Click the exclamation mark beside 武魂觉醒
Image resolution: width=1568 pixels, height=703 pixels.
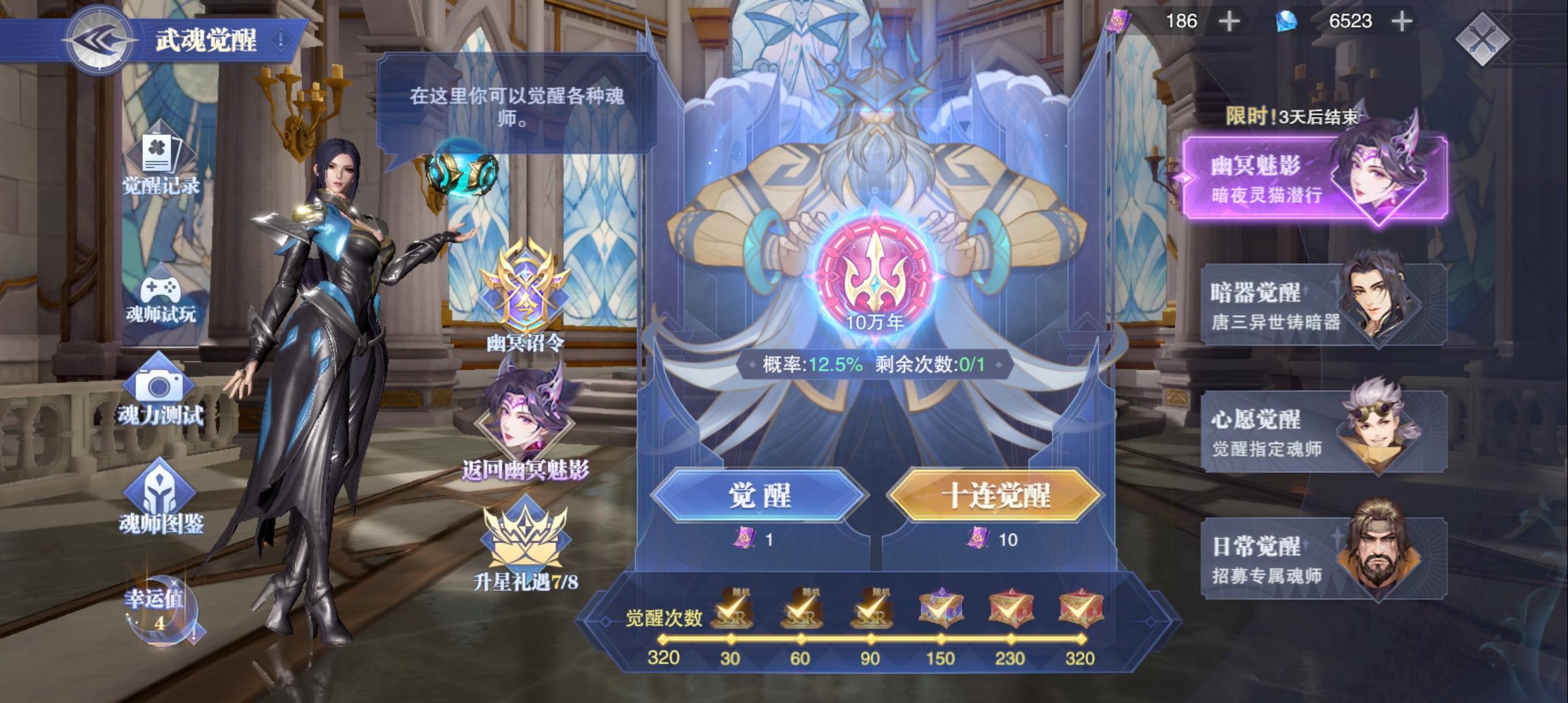click(x=279, y=39)
